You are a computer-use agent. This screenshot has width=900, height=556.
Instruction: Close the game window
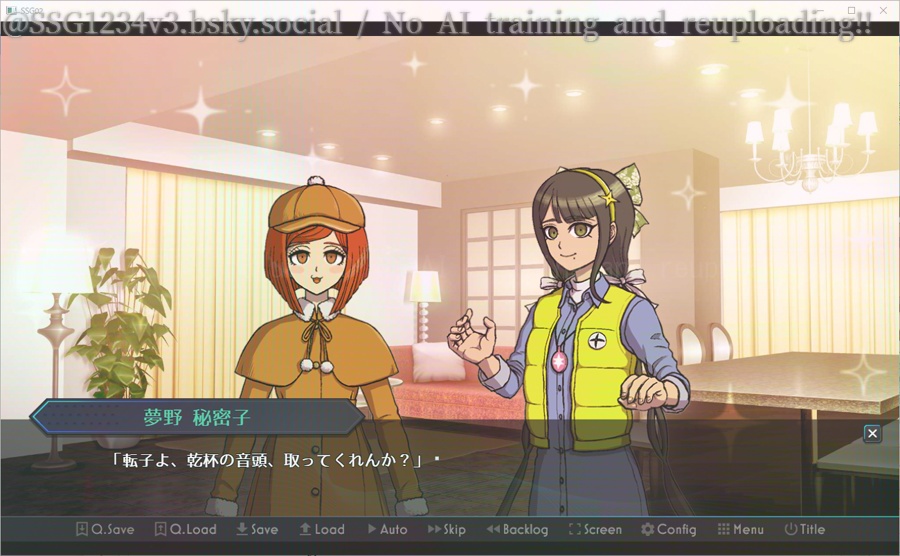885,8
